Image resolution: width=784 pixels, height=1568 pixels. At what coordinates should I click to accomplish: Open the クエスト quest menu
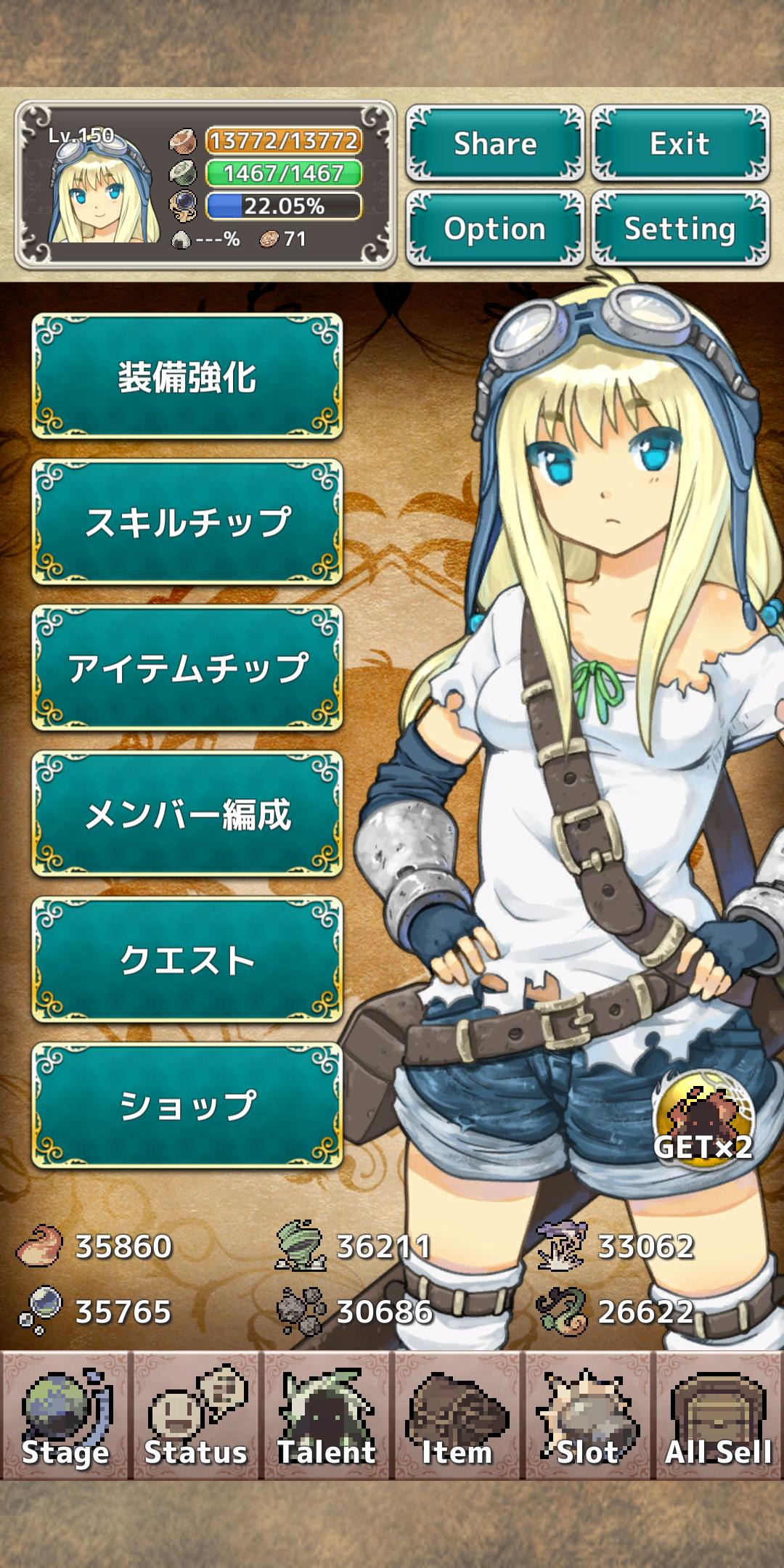(x=187, y=960)
